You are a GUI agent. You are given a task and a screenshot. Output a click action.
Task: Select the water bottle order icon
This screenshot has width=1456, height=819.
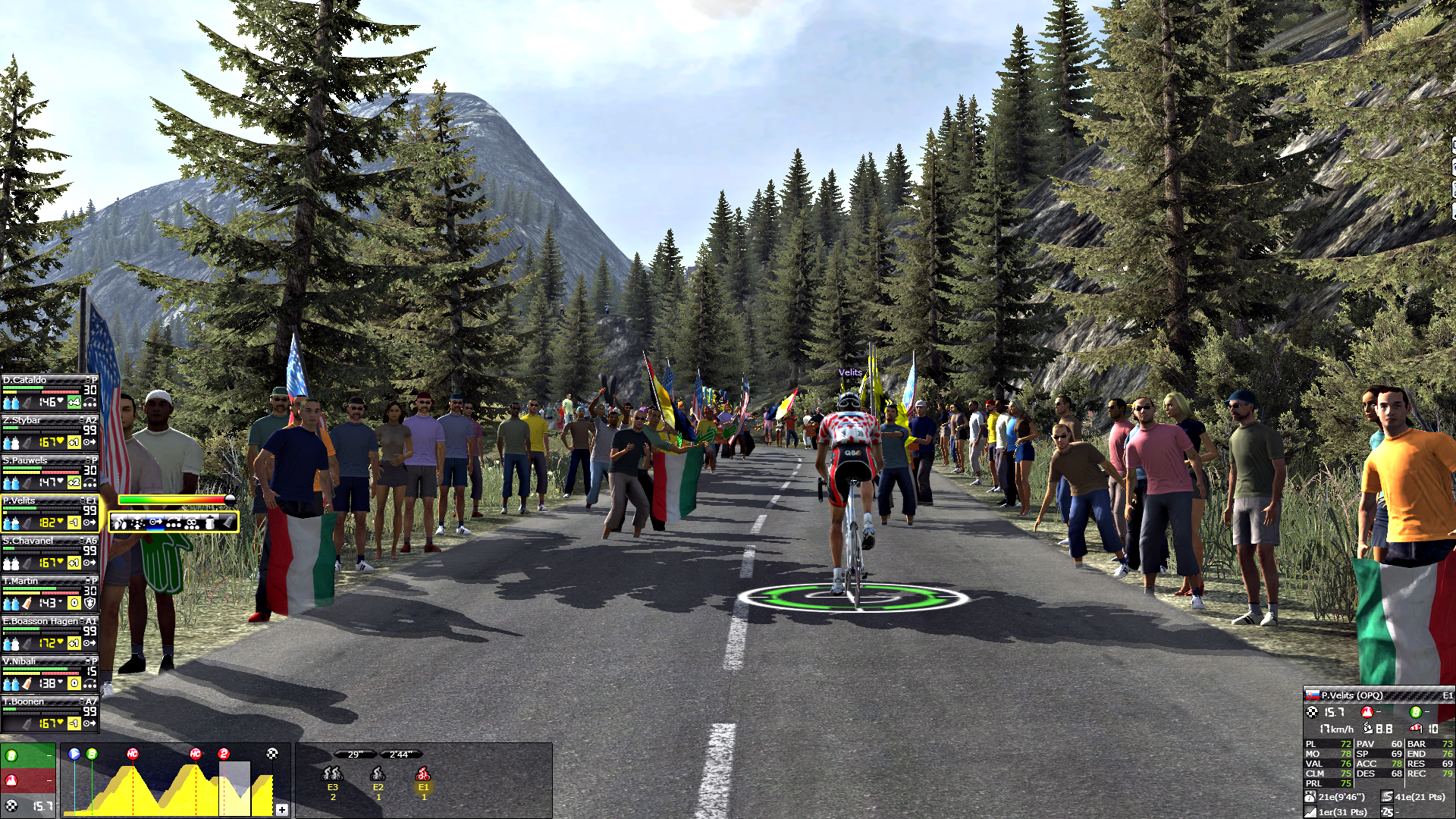[x=210, y=522]
